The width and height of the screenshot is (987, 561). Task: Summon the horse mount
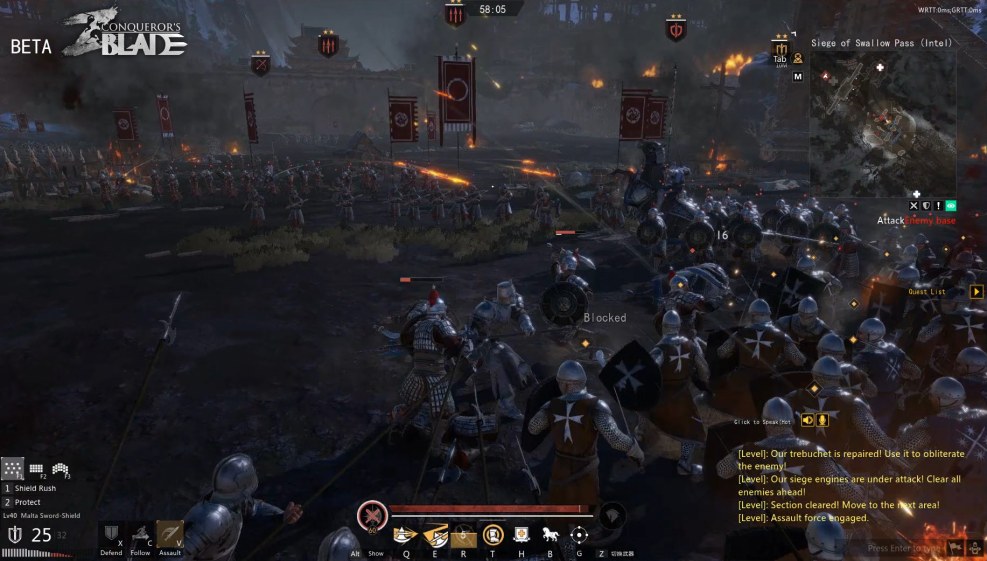click(x=549, y=535)
